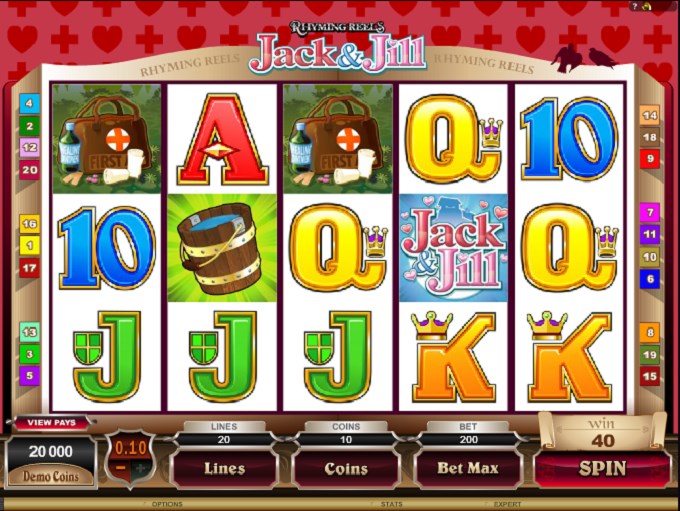Screen dimensions: 680x511
Task: Select payline marker 15
Action: tap(650, 376)
